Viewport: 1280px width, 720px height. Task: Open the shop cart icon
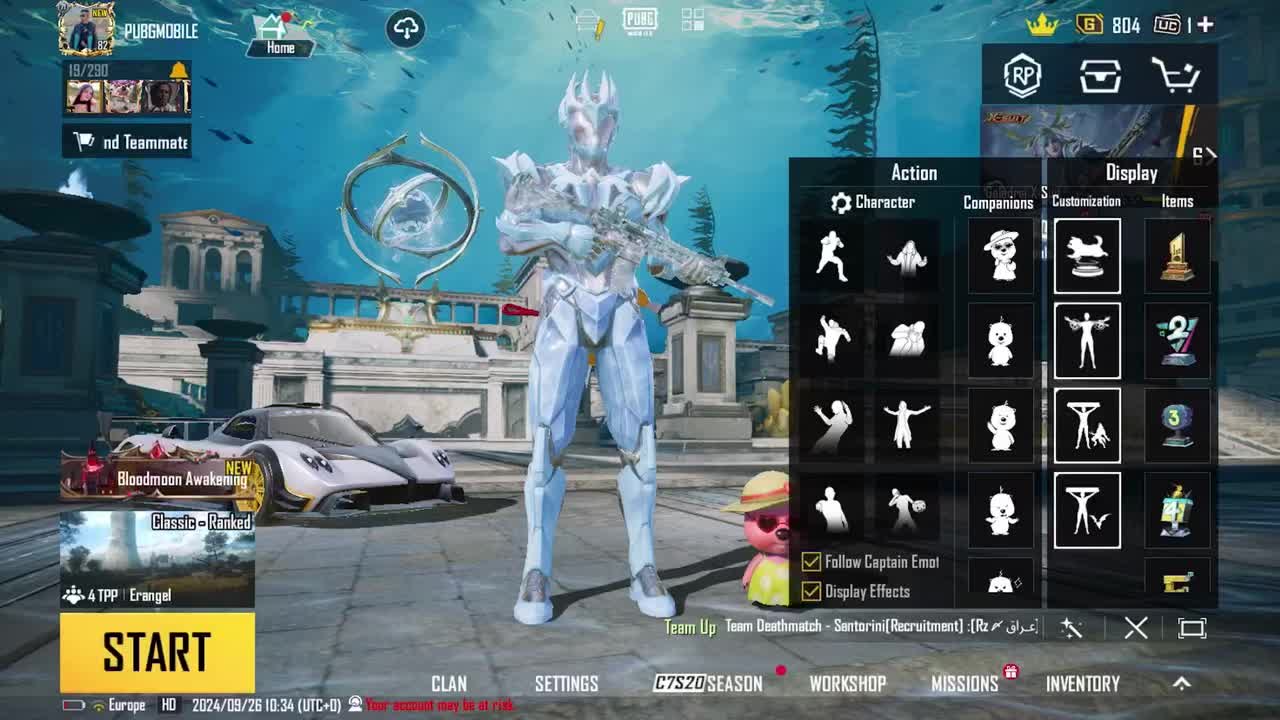point(1175,75)
